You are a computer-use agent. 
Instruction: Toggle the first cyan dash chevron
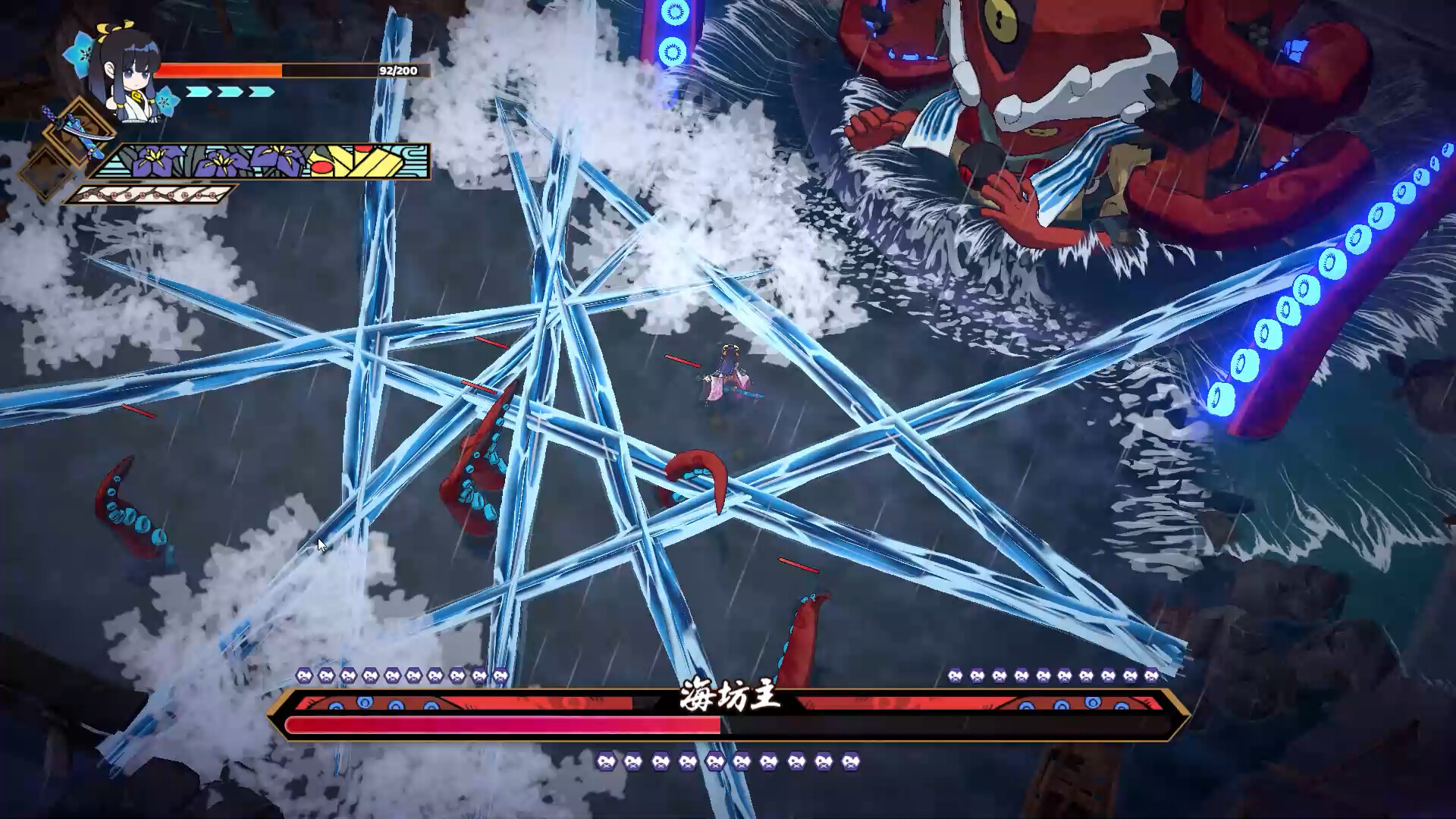199,91
